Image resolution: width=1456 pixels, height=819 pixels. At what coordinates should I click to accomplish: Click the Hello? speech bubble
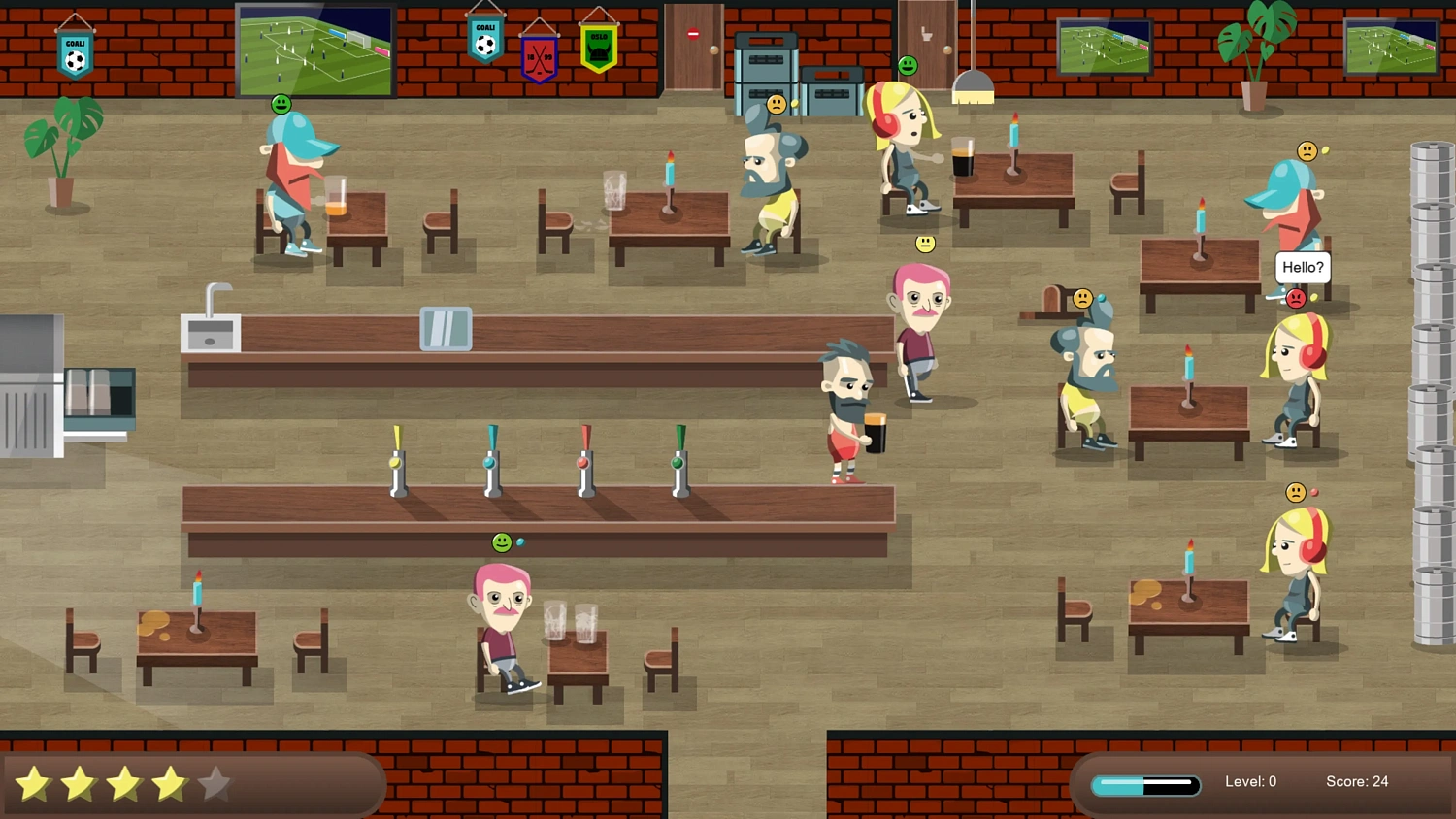[1302, 268]
